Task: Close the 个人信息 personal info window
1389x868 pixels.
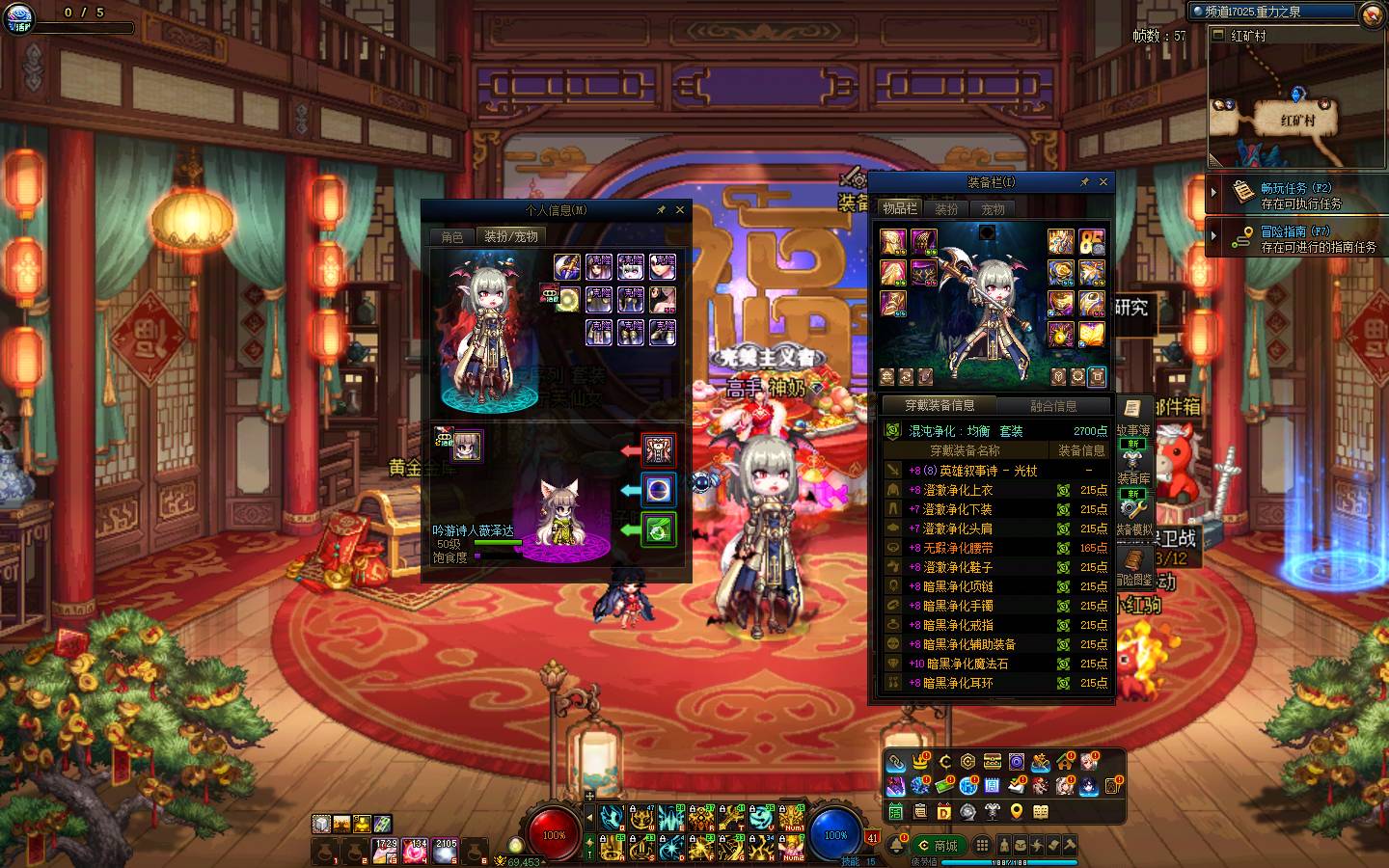Action: (x=680, y=209)
